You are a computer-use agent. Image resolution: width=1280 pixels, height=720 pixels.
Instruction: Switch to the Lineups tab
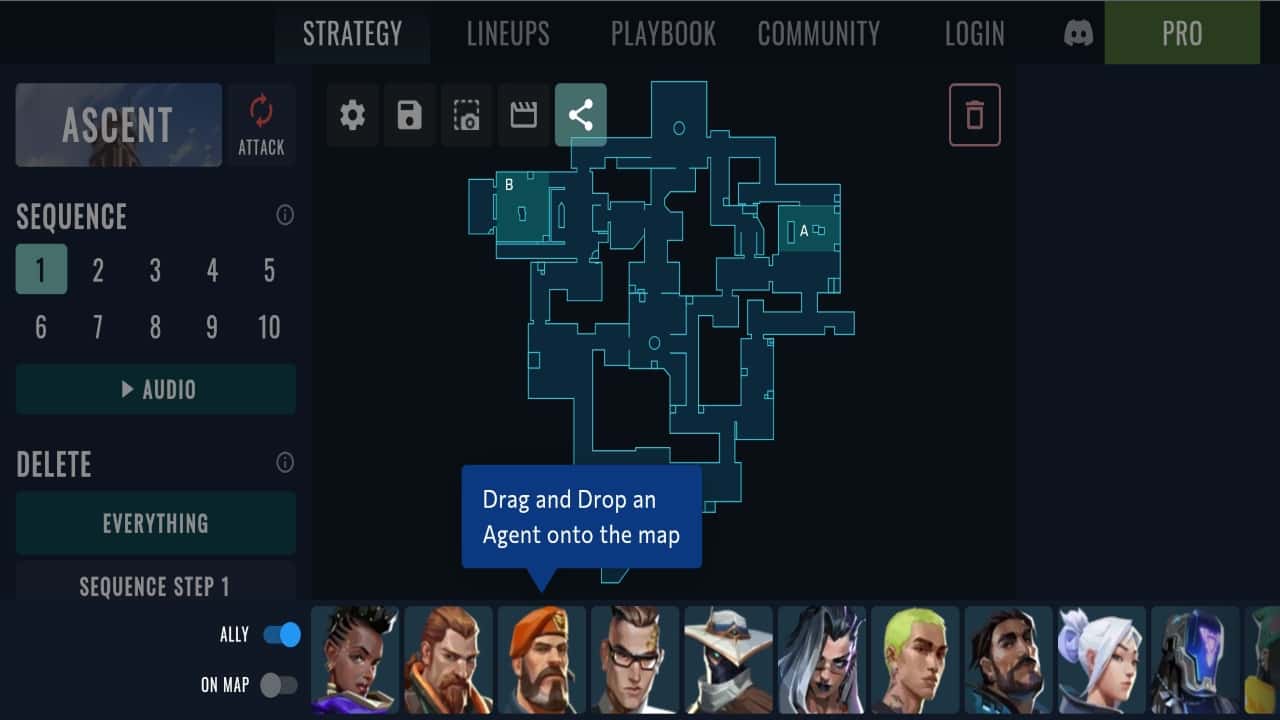click(x=508, y=33)
